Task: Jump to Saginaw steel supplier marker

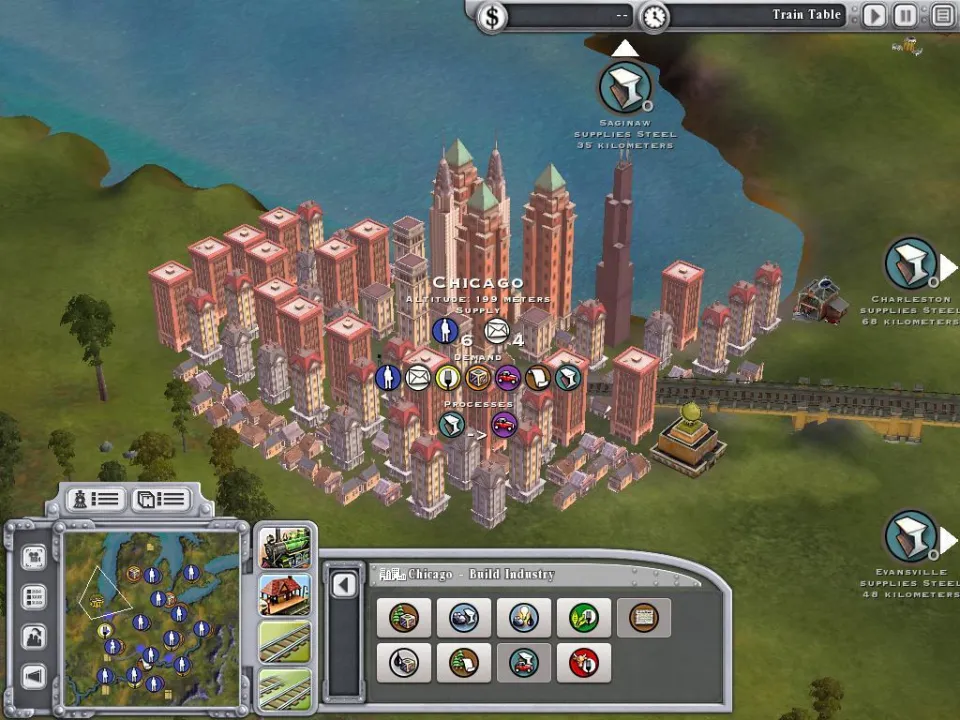Action: click(625, 89)
